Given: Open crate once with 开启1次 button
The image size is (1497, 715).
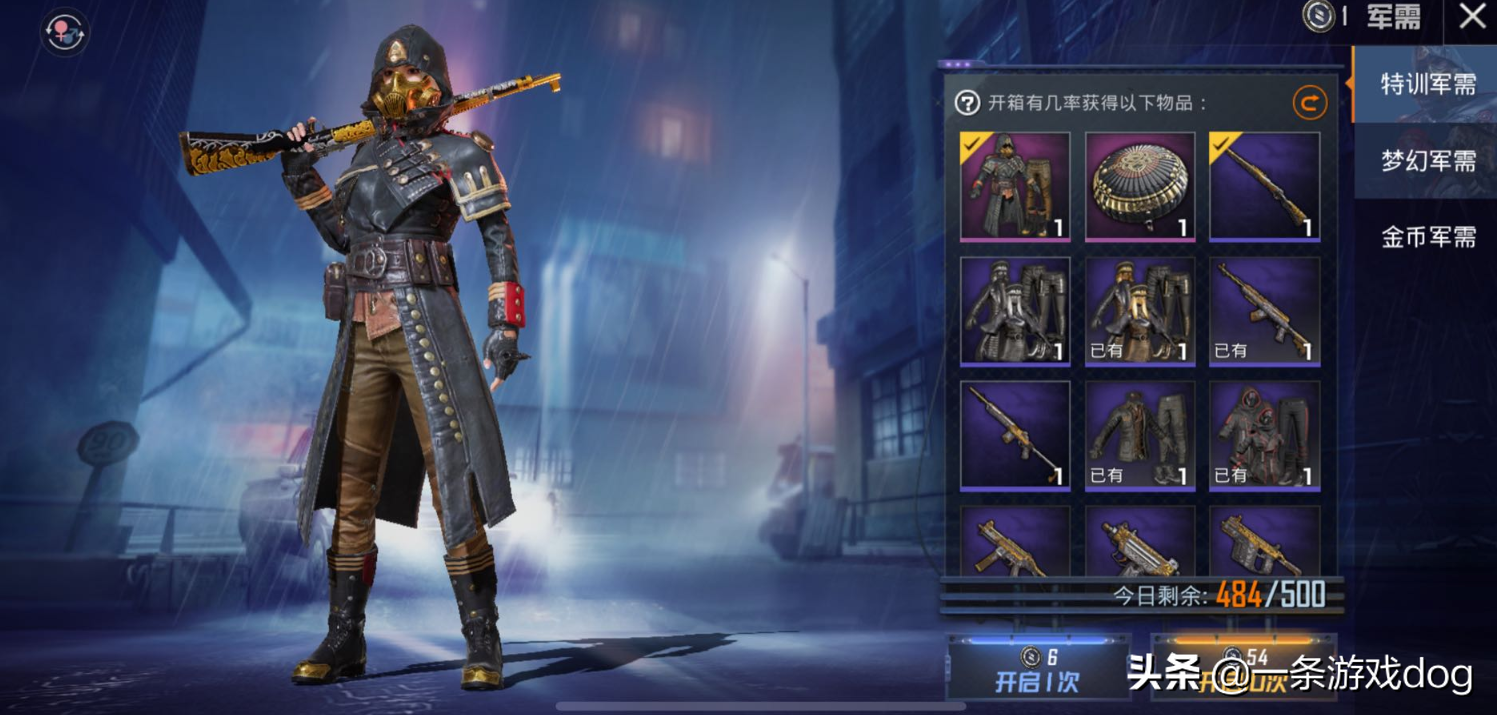Looking at the screenshot, I should 1037,670.
